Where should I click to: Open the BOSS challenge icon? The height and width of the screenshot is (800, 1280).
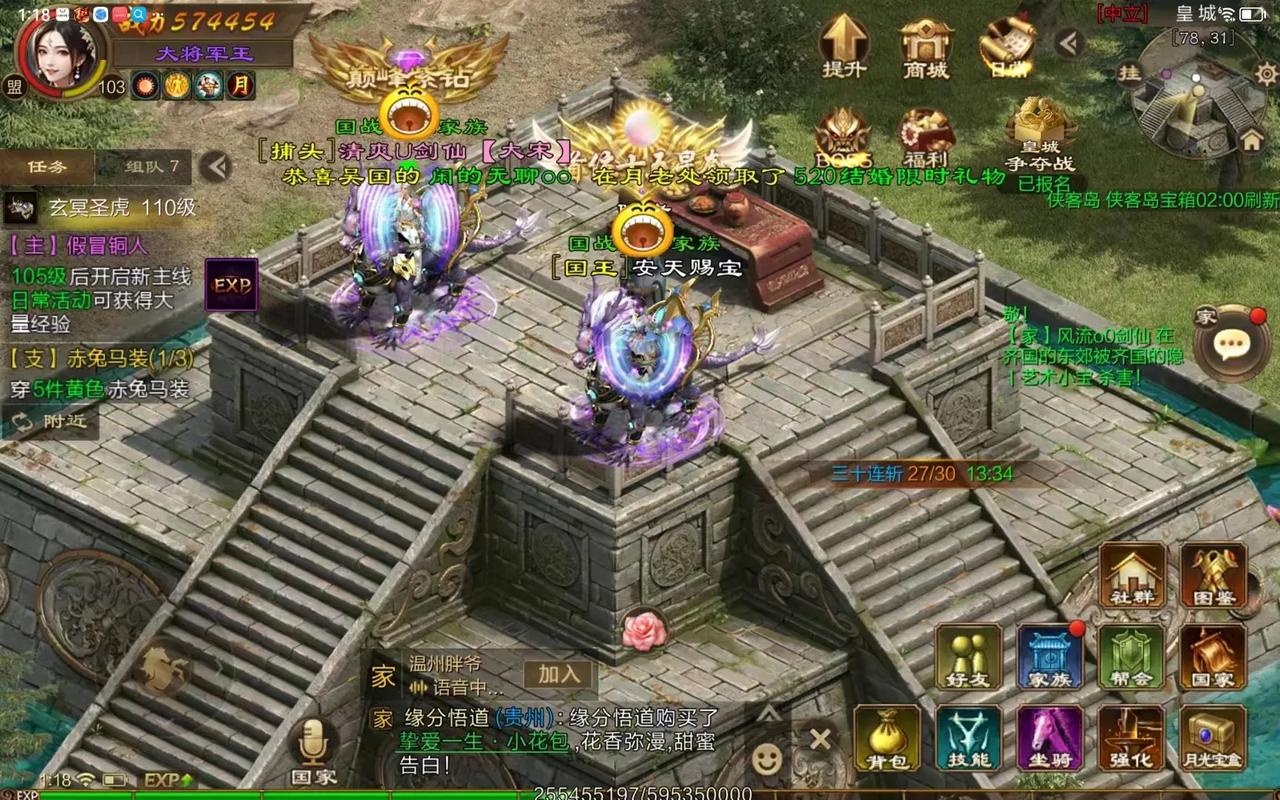pos(844,137)
